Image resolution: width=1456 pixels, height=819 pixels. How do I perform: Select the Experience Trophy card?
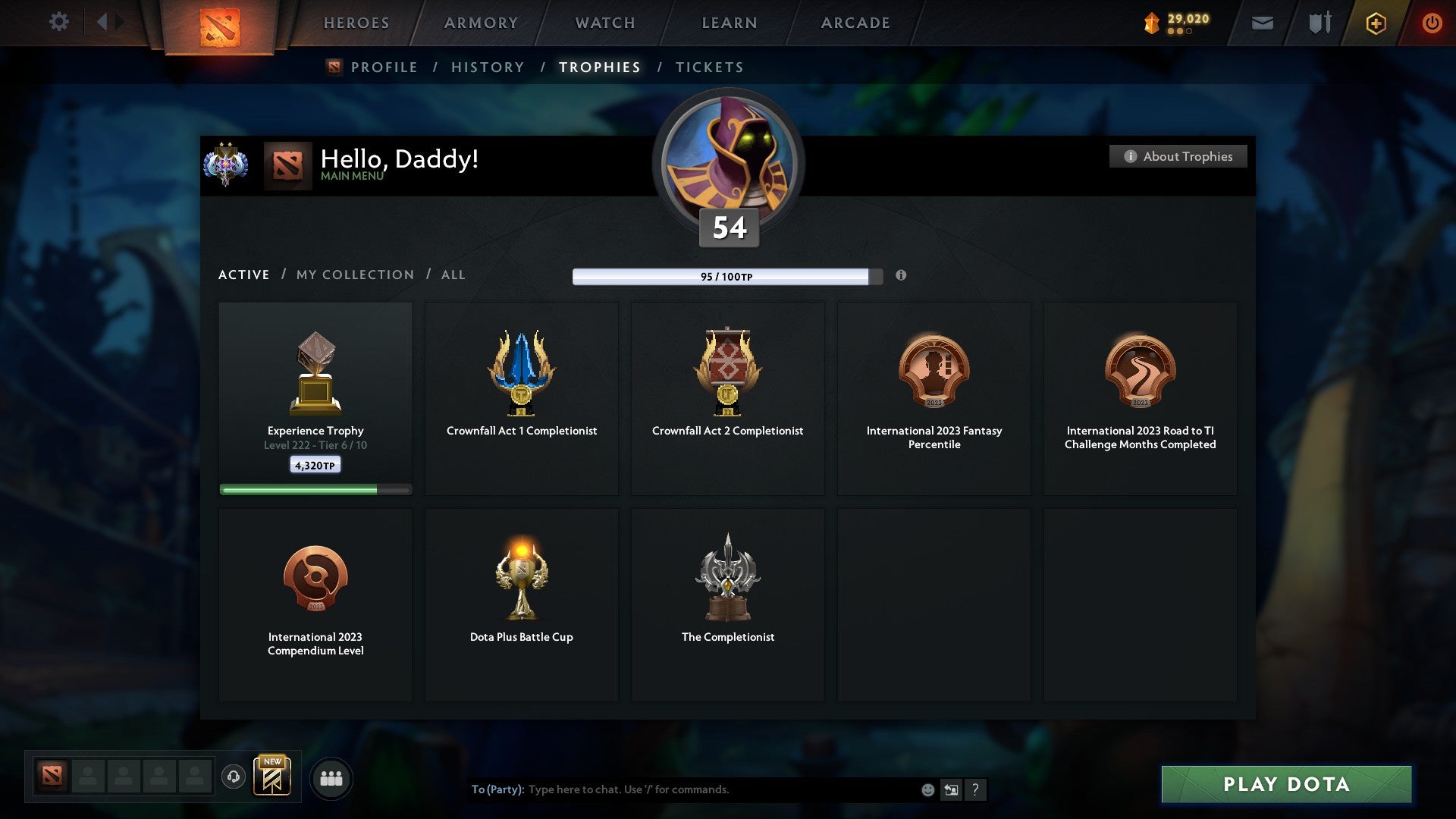pos(315,394)
